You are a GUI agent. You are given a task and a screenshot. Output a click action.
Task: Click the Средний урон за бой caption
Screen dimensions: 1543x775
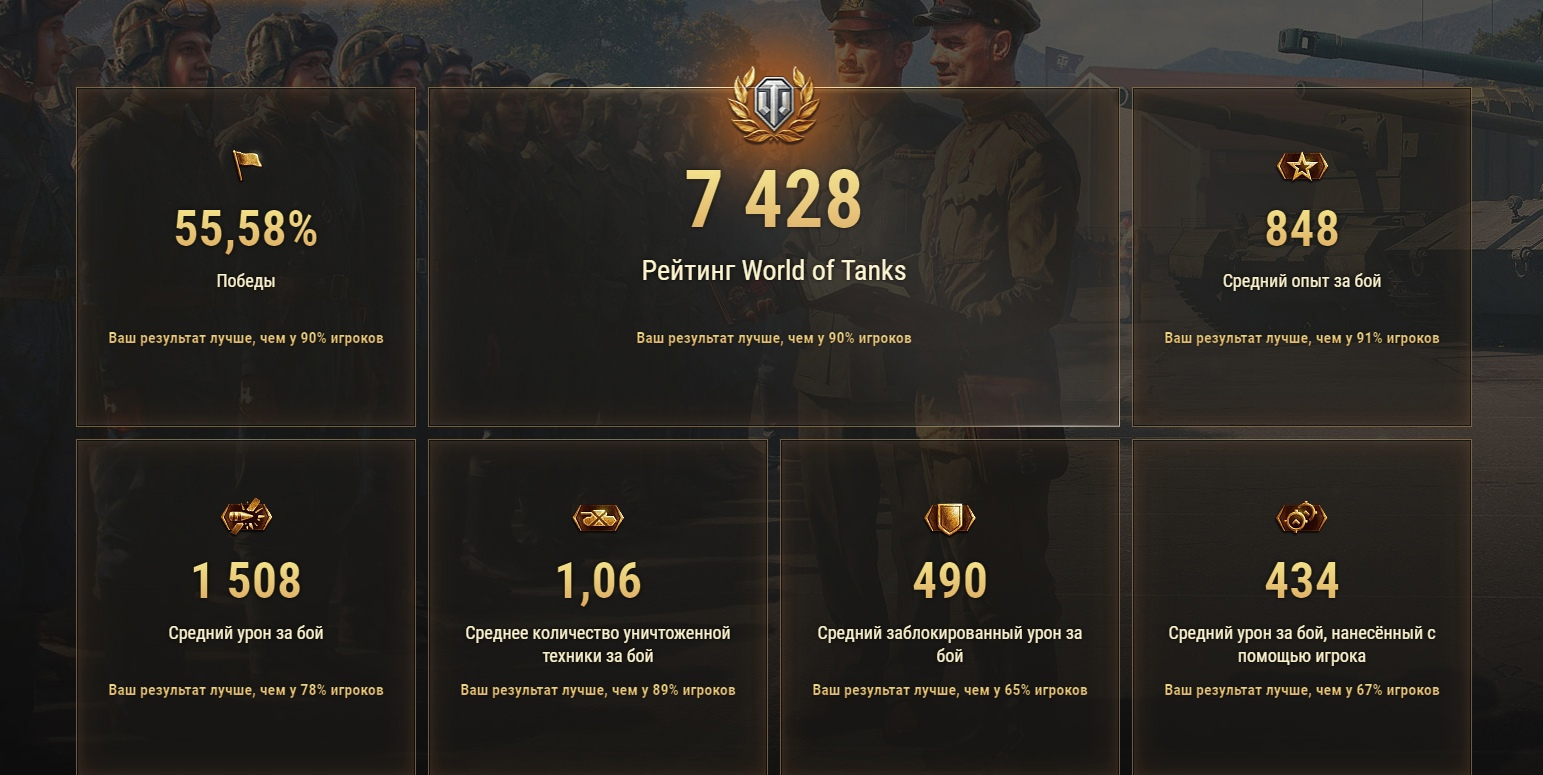pyautogui.click(x=246, y=632)
